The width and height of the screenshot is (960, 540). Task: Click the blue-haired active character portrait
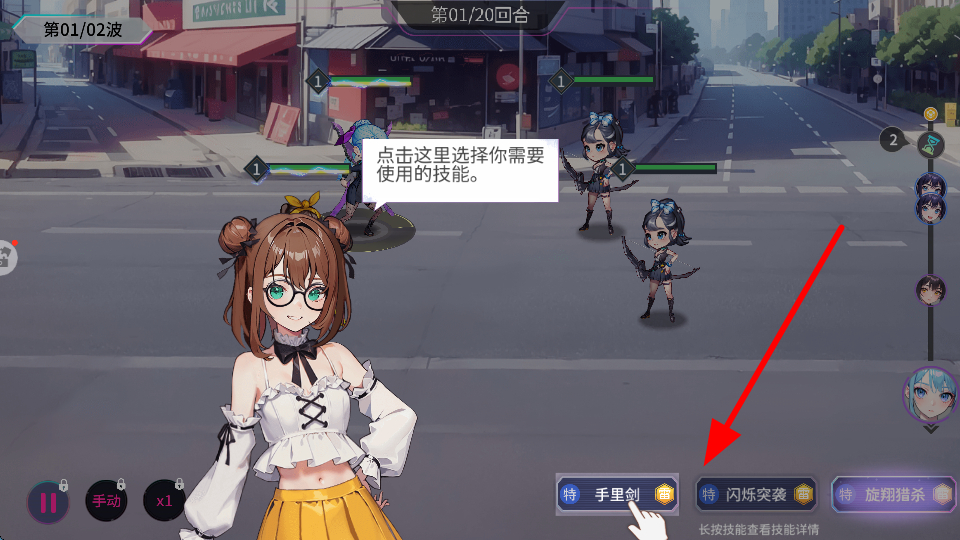point(931,394)
